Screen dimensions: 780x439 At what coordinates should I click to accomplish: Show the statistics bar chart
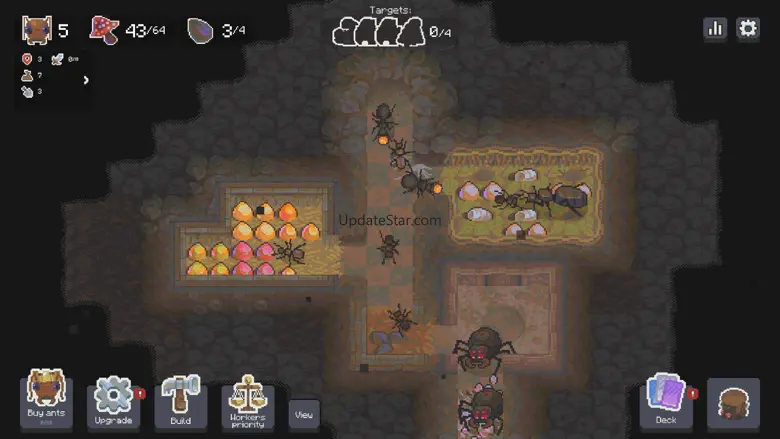pyautogui.click(x=715, y=29)
